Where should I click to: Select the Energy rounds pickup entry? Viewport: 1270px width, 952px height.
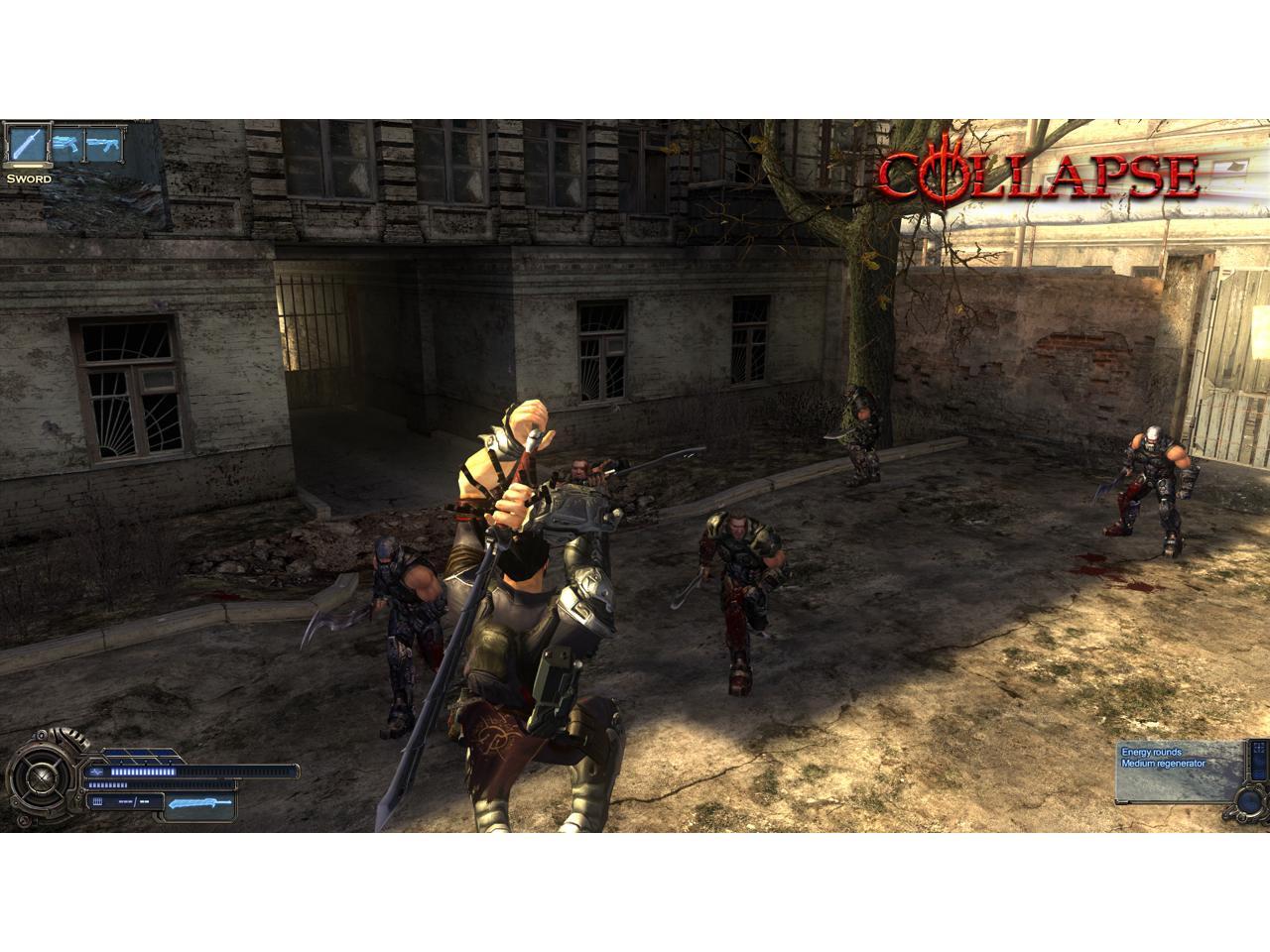click(1152, 752)
